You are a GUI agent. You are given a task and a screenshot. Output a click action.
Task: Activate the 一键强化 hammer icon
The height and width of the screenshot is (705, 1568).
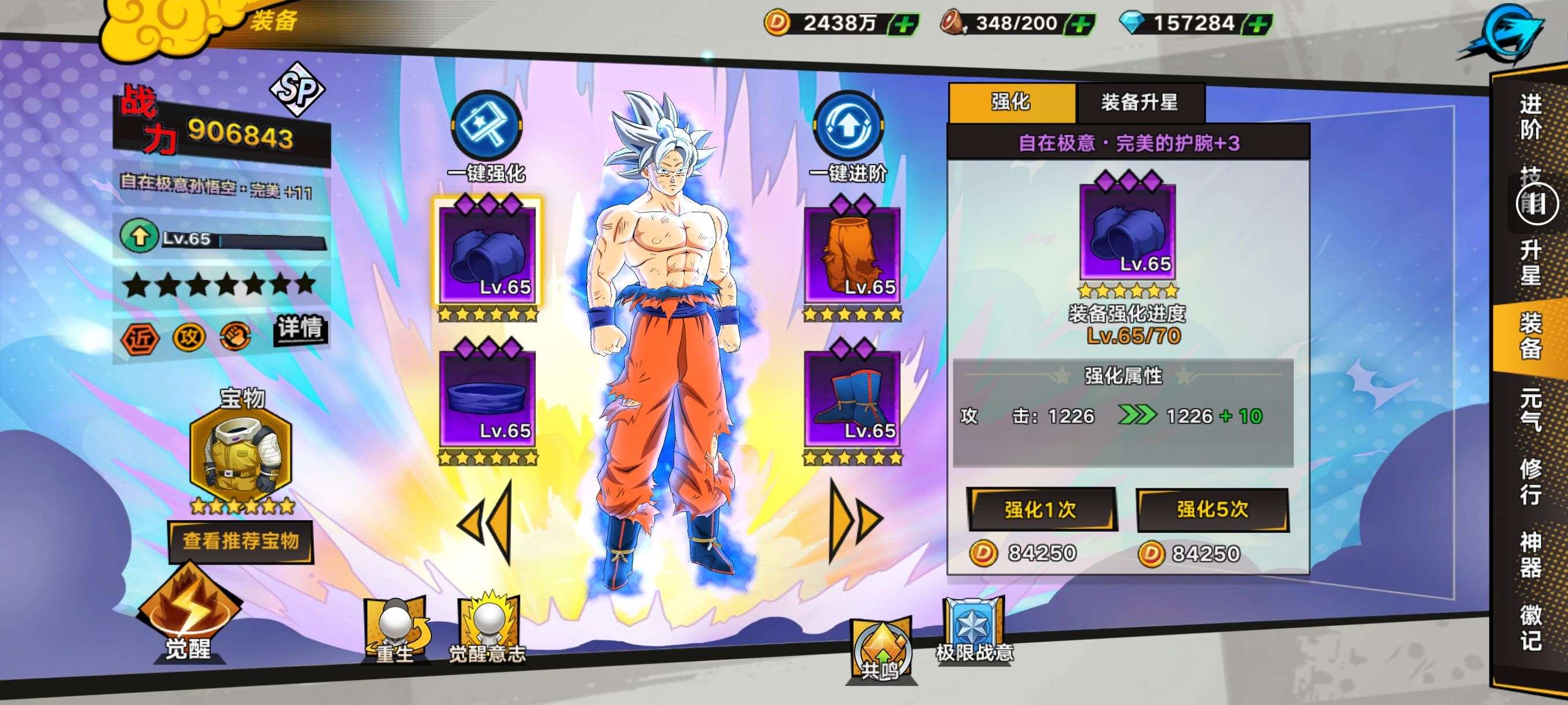pyautogui.click(x=486, y=127)
